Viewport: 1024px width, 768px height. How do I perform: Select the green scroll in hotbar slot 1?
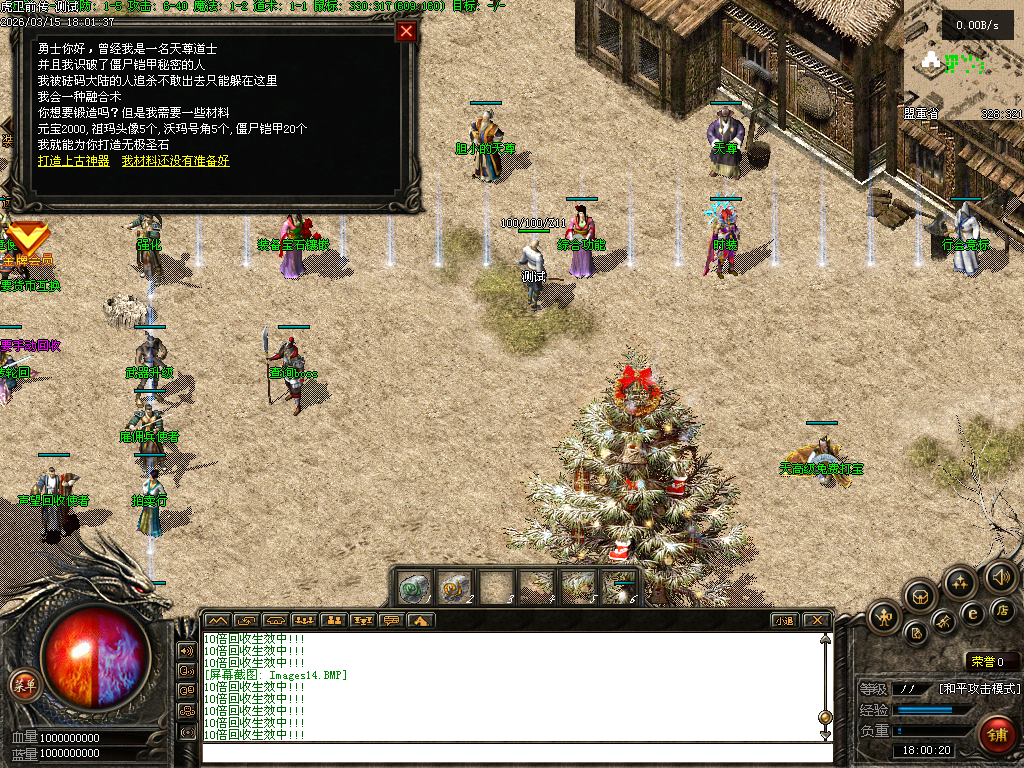415,587
